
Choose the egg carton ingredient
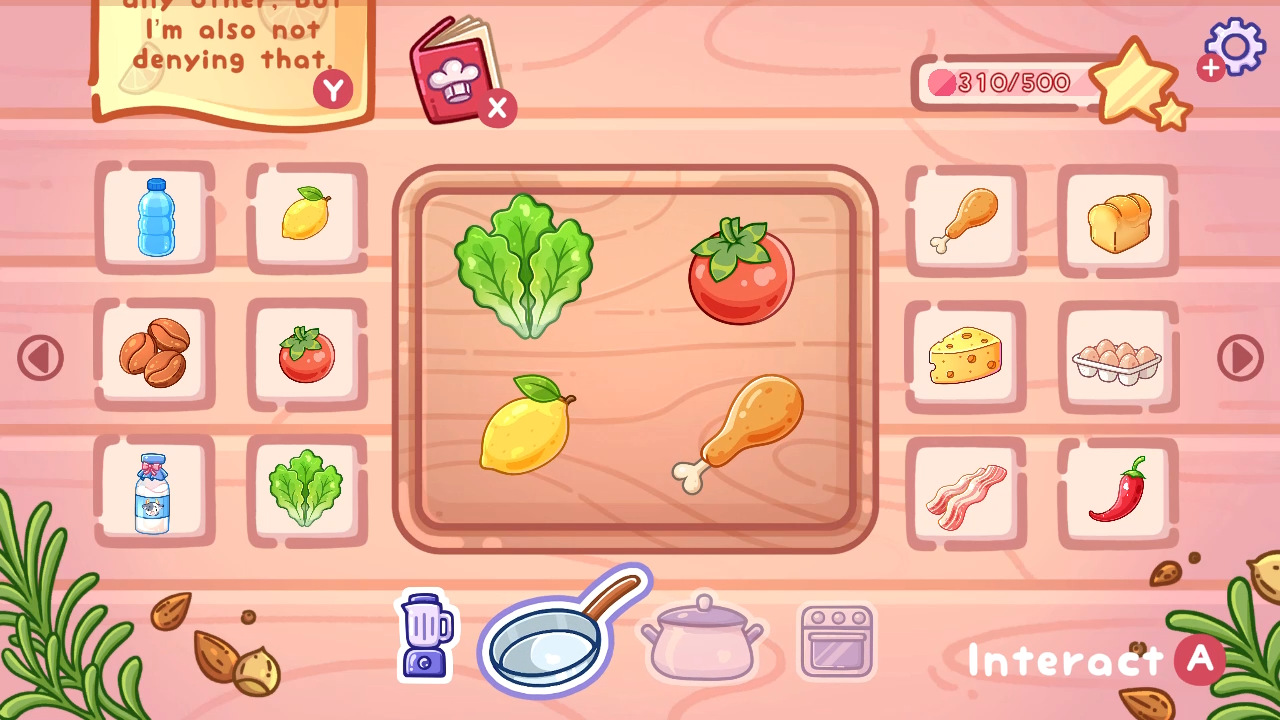1116,355
